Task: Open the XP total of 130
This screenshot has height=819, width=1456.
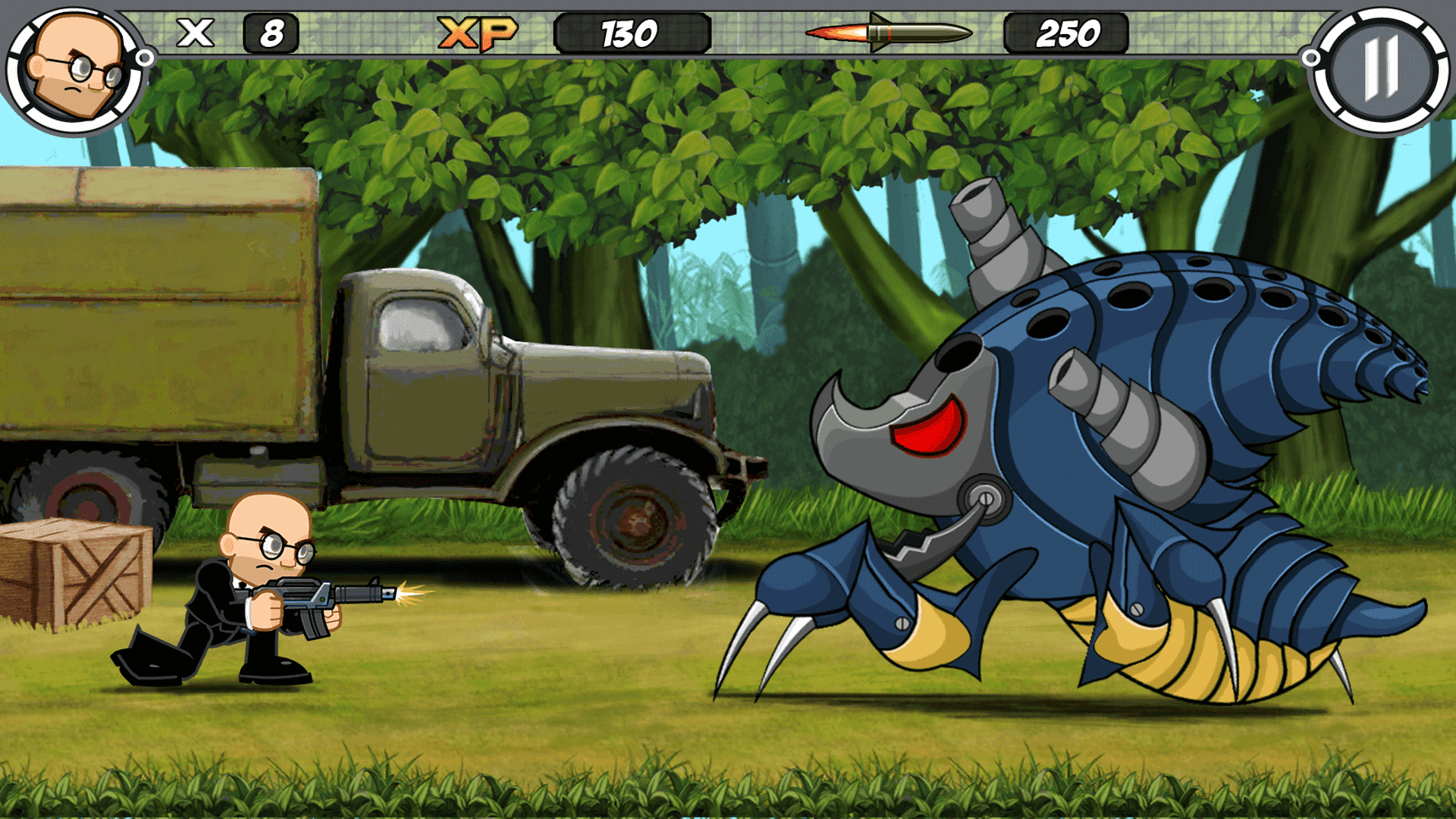Action: point(629,32)
